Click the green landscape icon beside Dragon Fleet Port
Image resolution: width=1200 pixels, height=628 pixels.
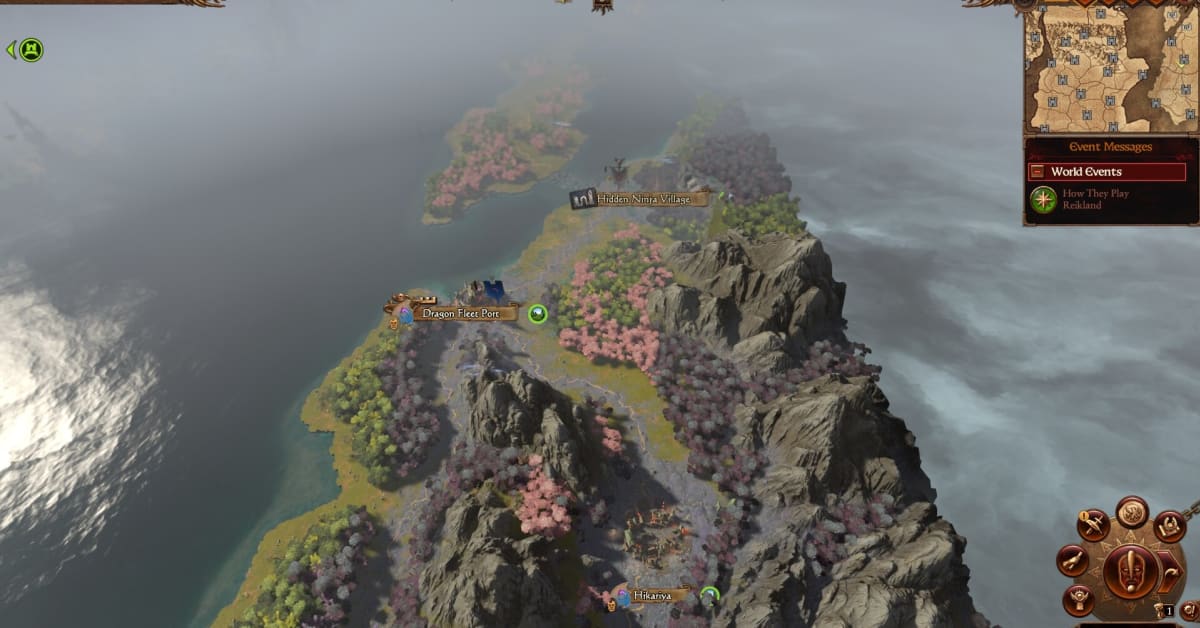pos(538,314)
